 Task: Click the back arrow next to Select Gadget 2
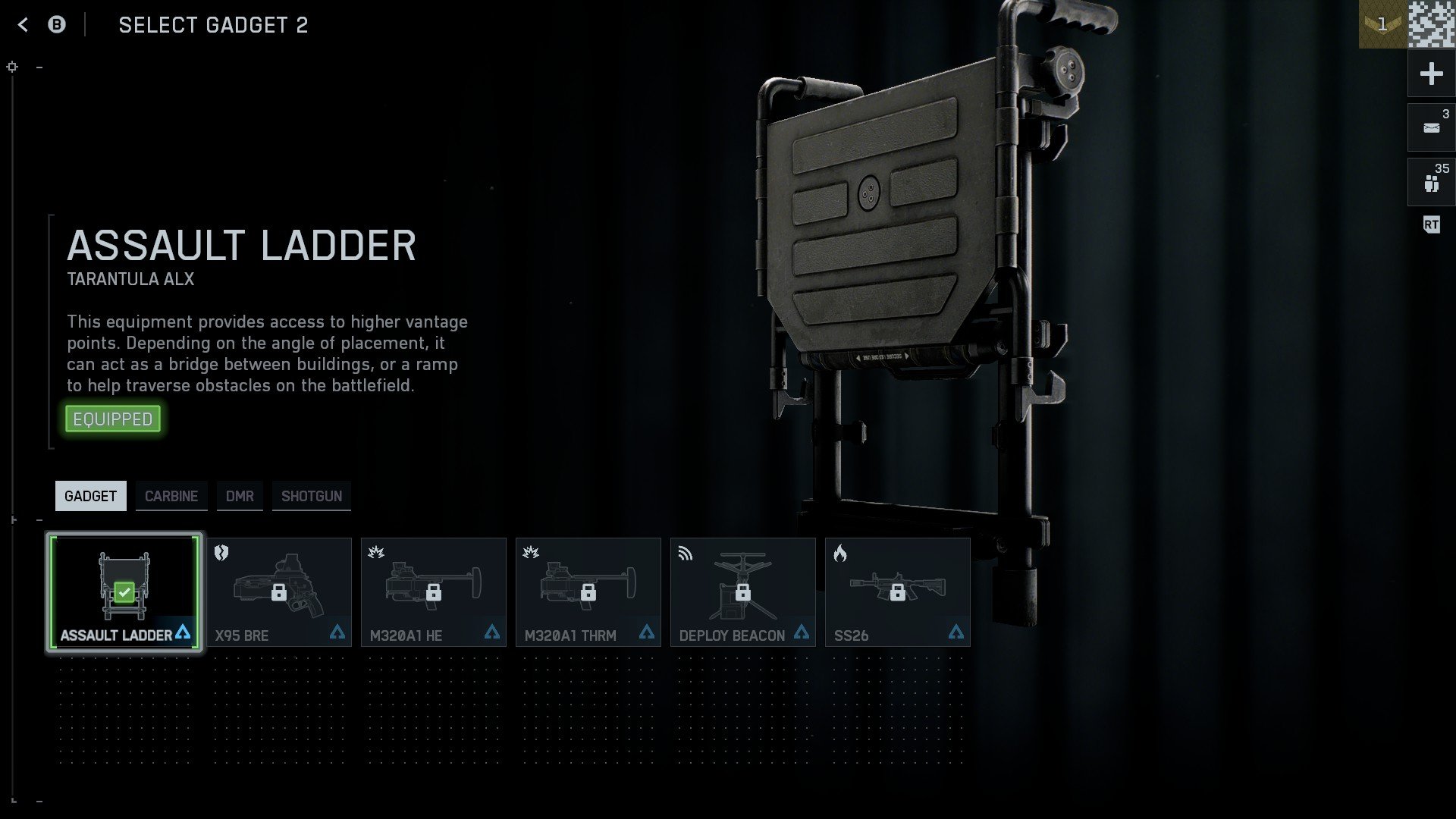point(22,24)
